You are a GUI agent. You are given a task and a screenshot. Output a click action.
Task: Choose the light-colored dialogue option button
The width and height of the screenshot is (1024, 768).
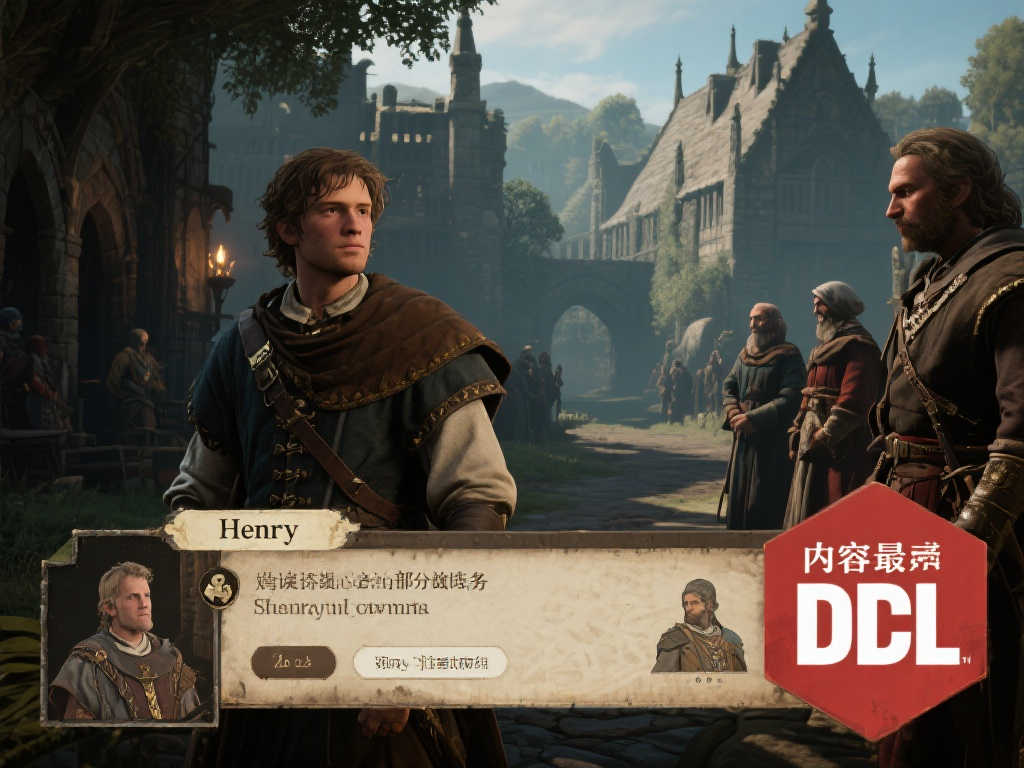pyautogui.click(x=430, y=662)
